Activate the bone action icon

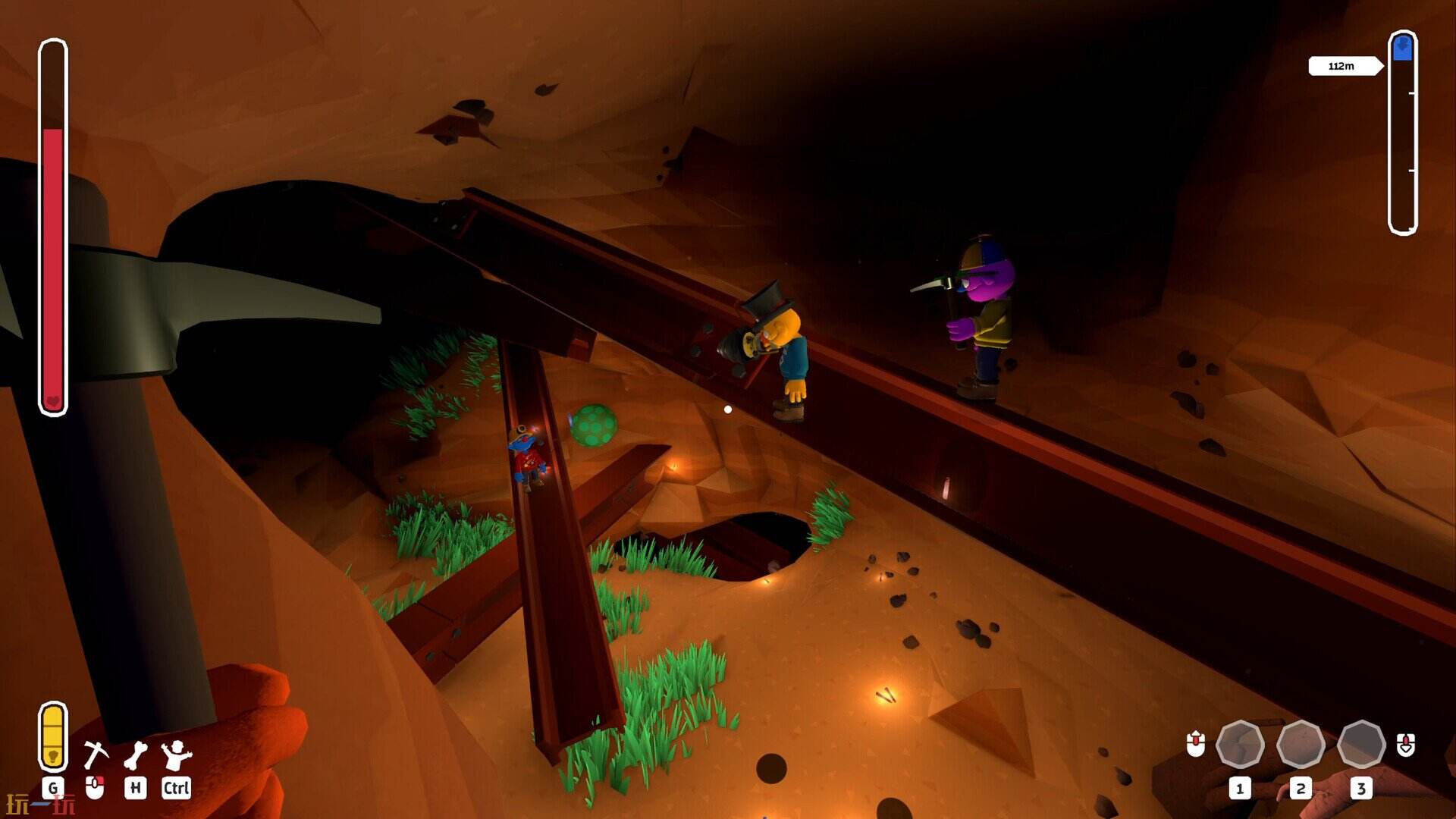[136, 755]
